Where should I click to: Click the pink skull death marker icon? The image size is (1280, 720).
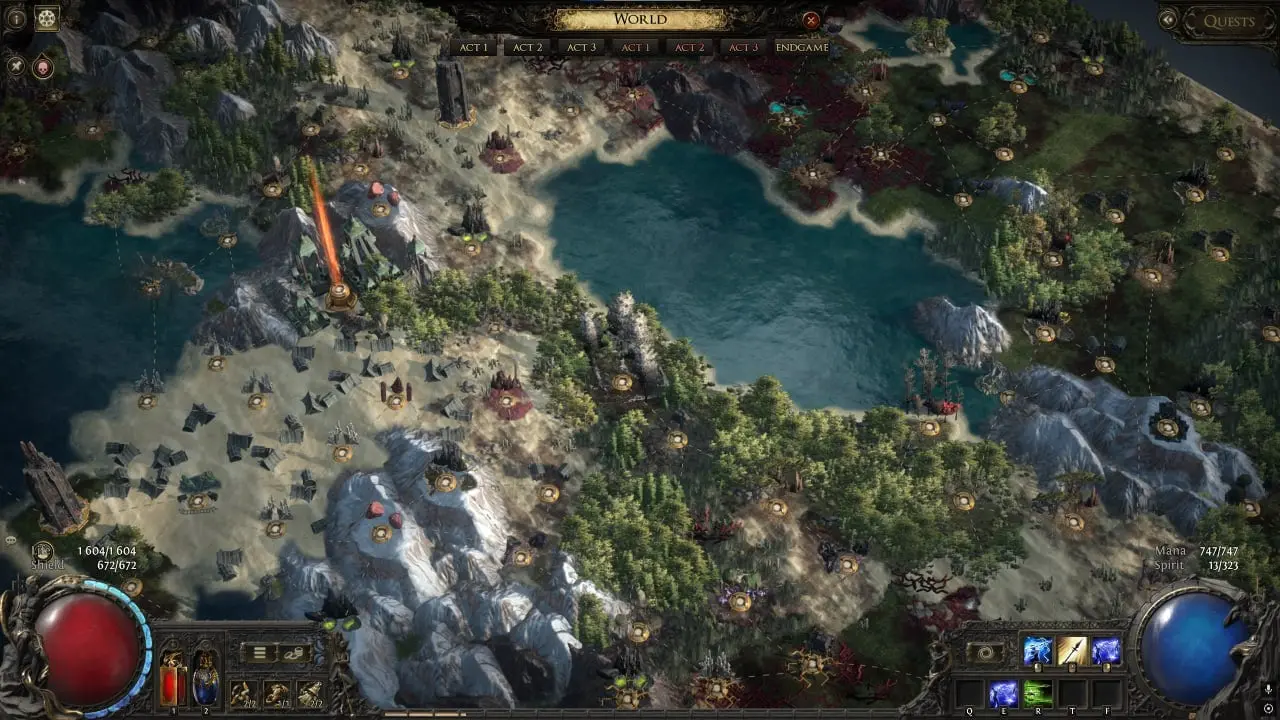(x=42, y=68)
